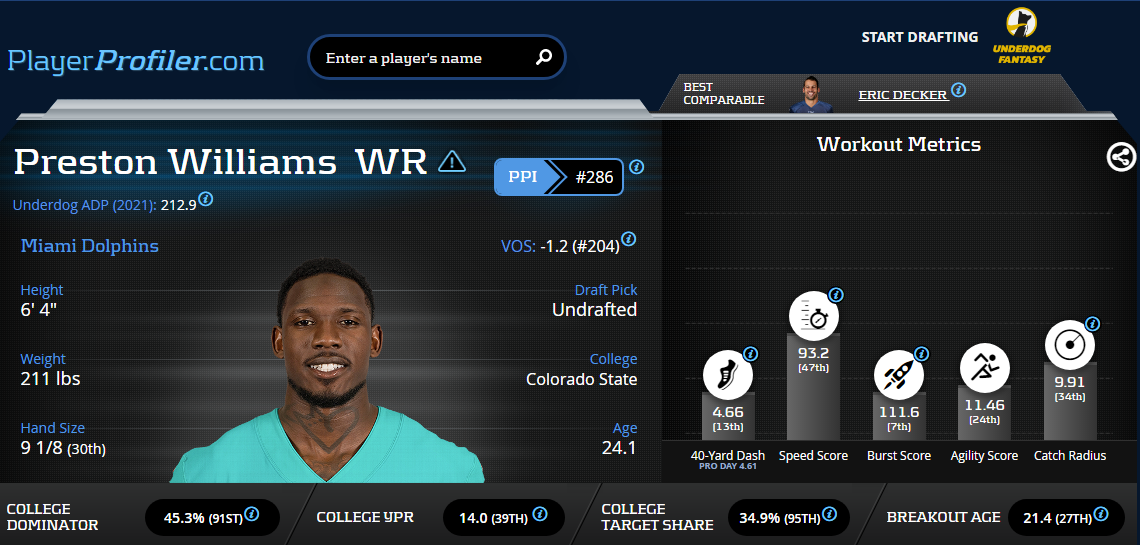
Task: Select the Agility Score runner icon
Action: [984, 368]
